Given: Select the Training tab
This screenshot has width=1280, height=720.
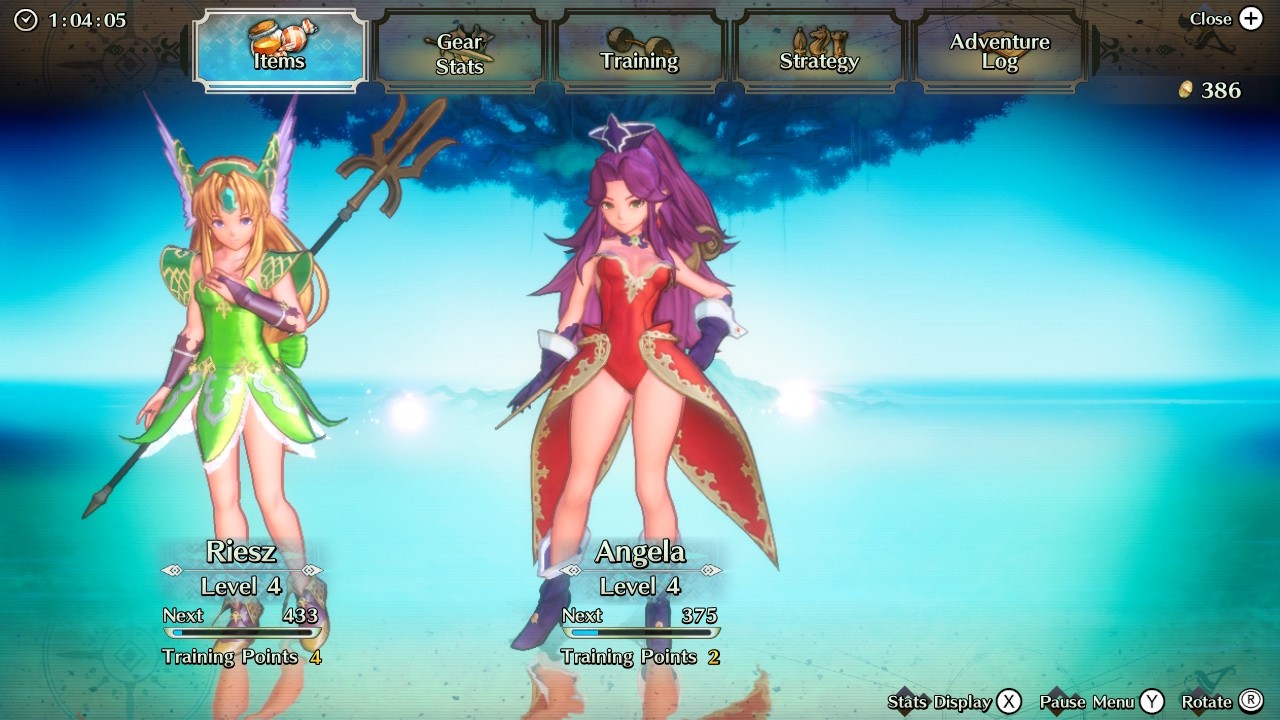Looking at the screenshot, I should coord(639,53).
